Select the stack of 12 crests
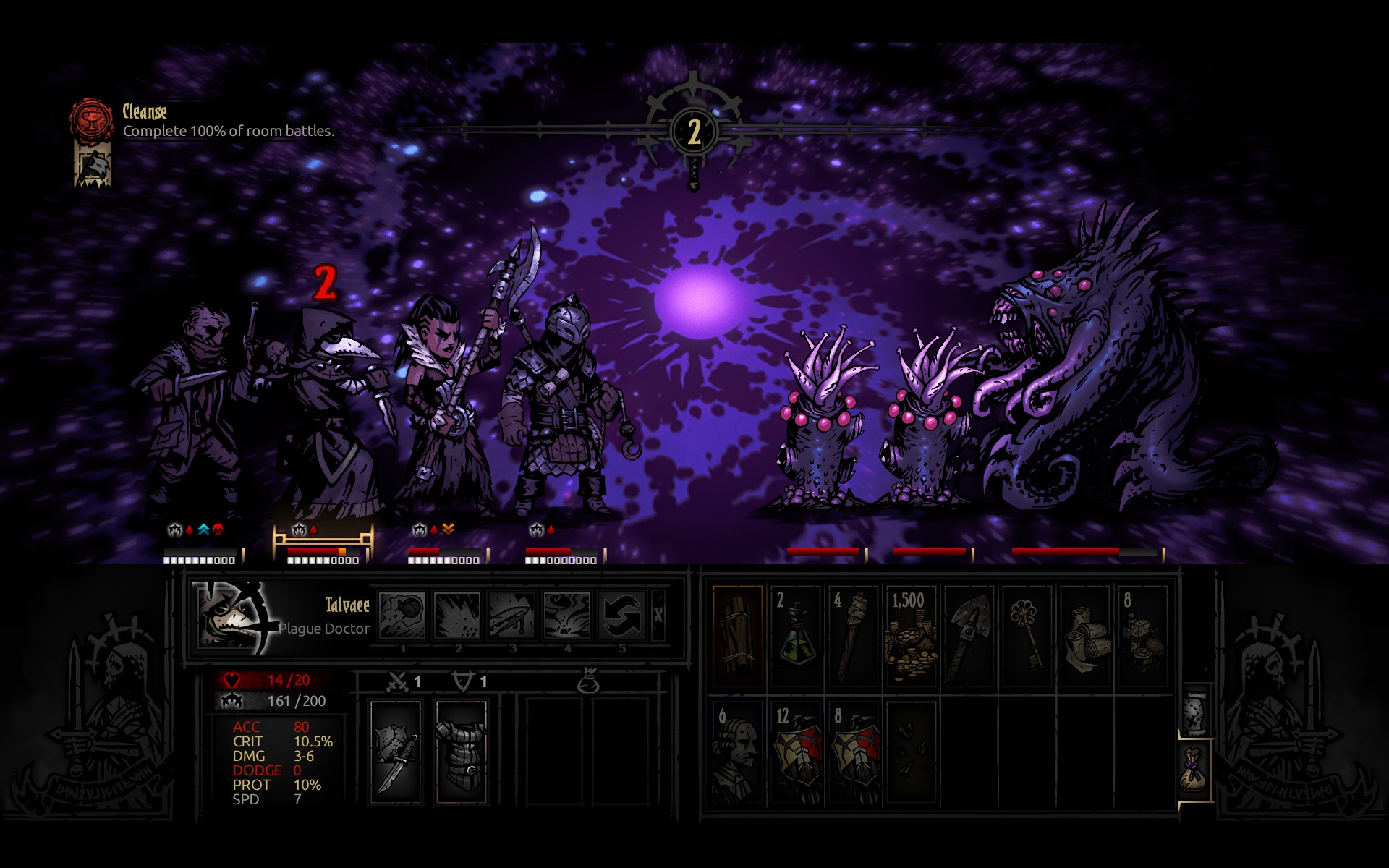 click(x=796, y=752)
